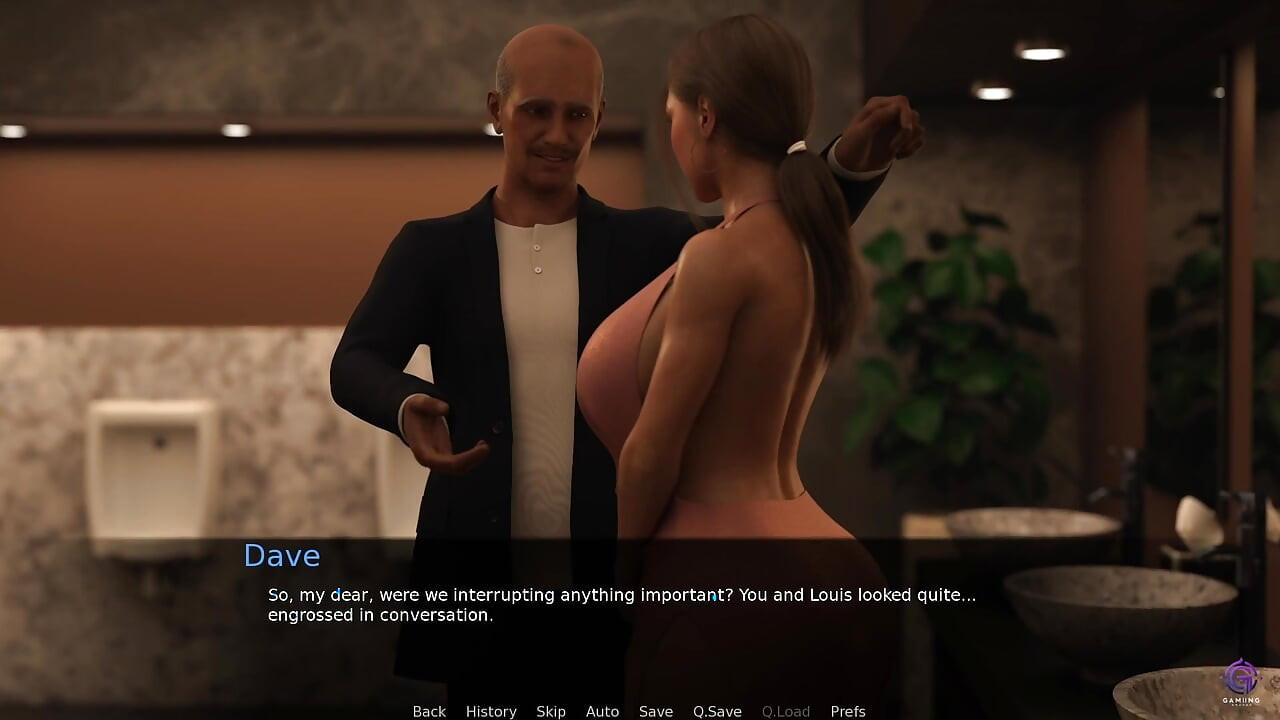Select Skip from the bottom menu bar
1280x720 pixels.
(551, 711)
